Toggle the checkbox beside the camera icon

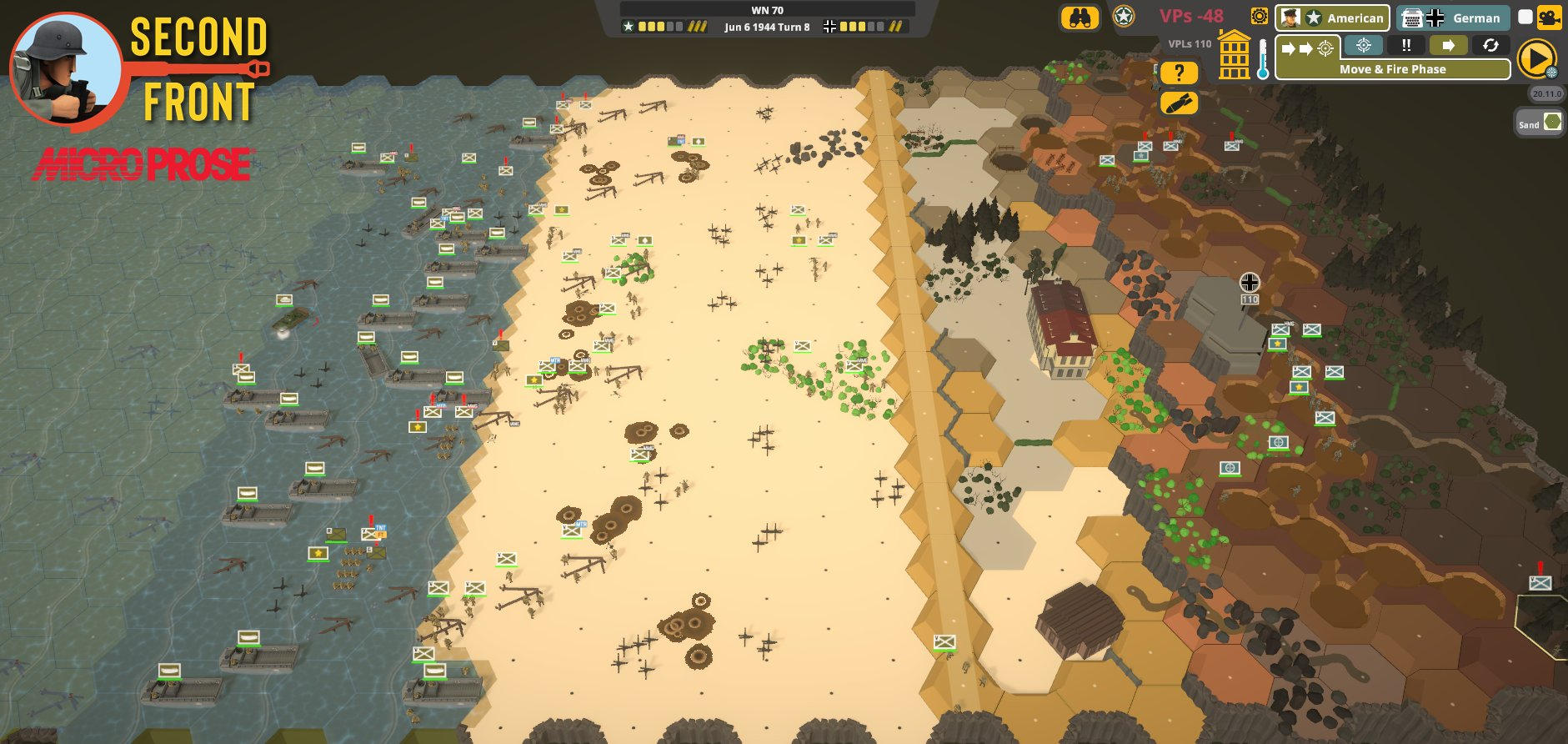click(1525, 18)
